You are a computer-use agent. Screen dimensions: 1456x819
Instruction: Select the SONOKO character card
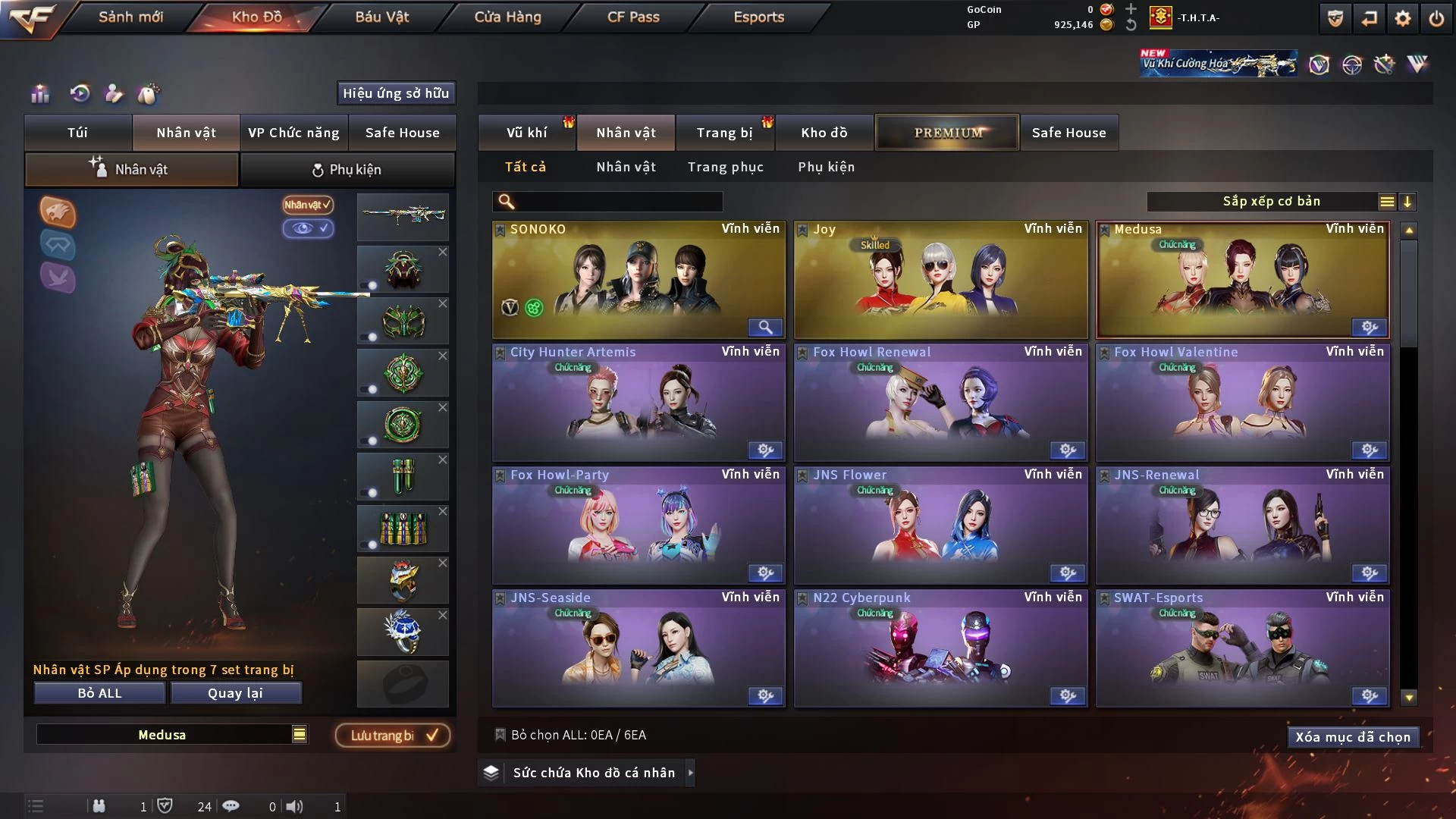[638, 281]
